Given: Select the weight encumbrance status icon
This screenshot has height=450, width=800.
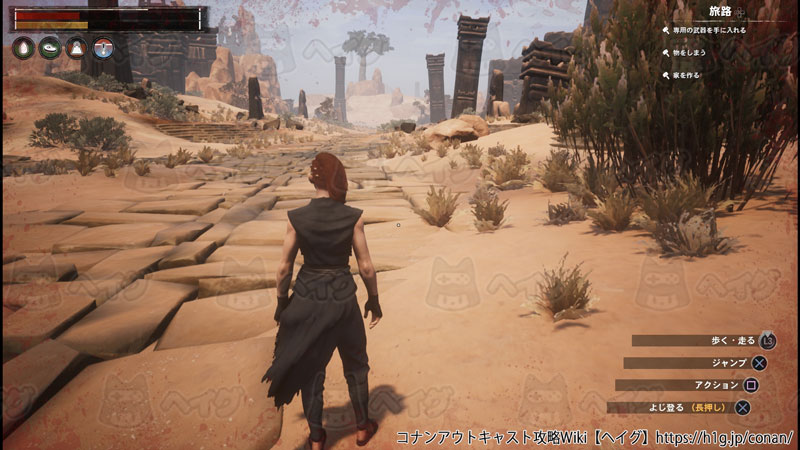Looking at the screenshot, I should 76,47.
